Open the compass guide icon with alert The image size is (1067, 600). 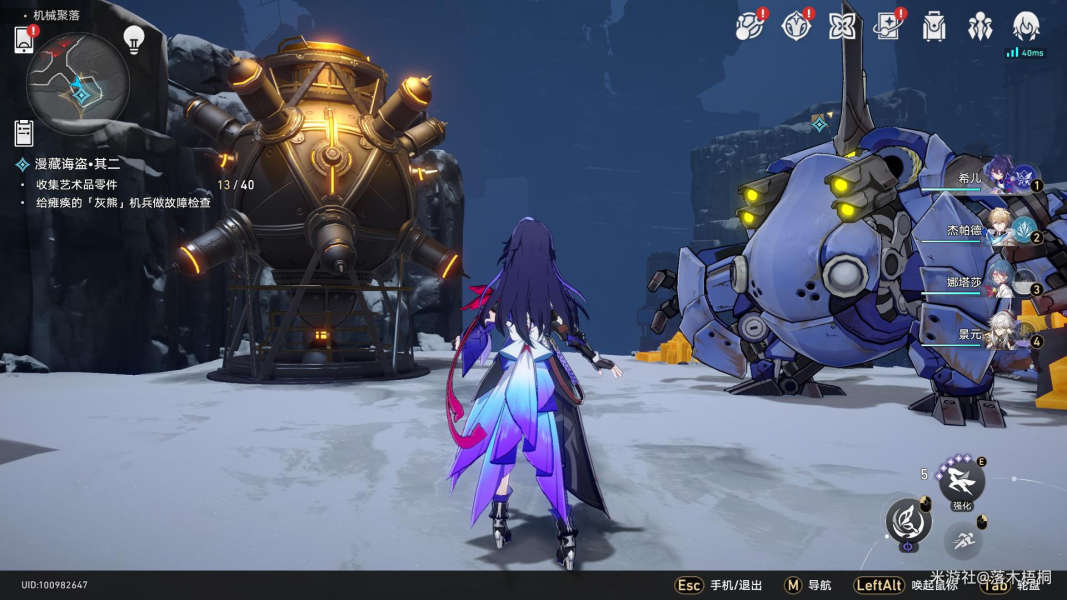795,27
